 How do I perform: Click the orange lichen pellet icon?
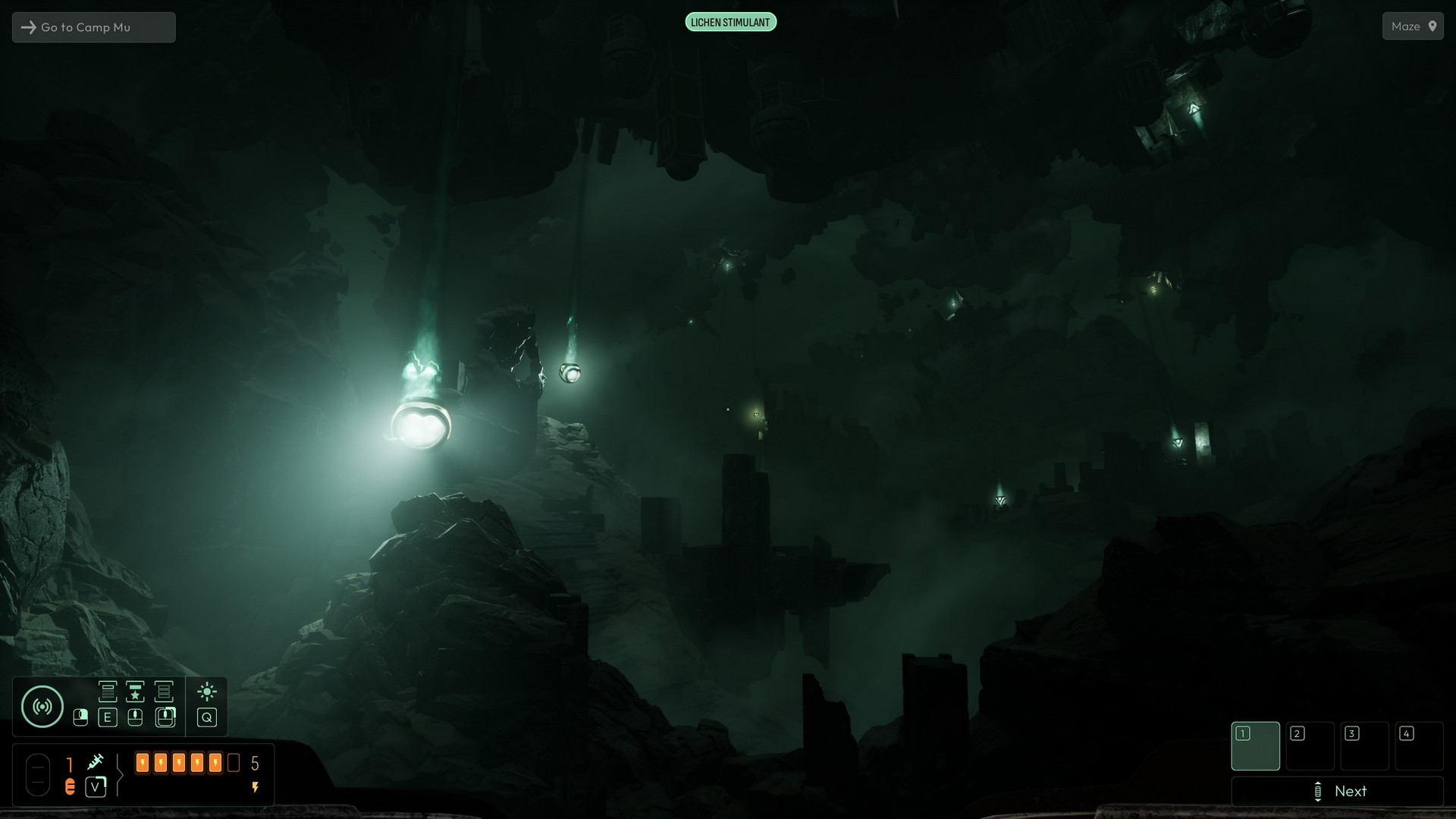pos(71,786)
